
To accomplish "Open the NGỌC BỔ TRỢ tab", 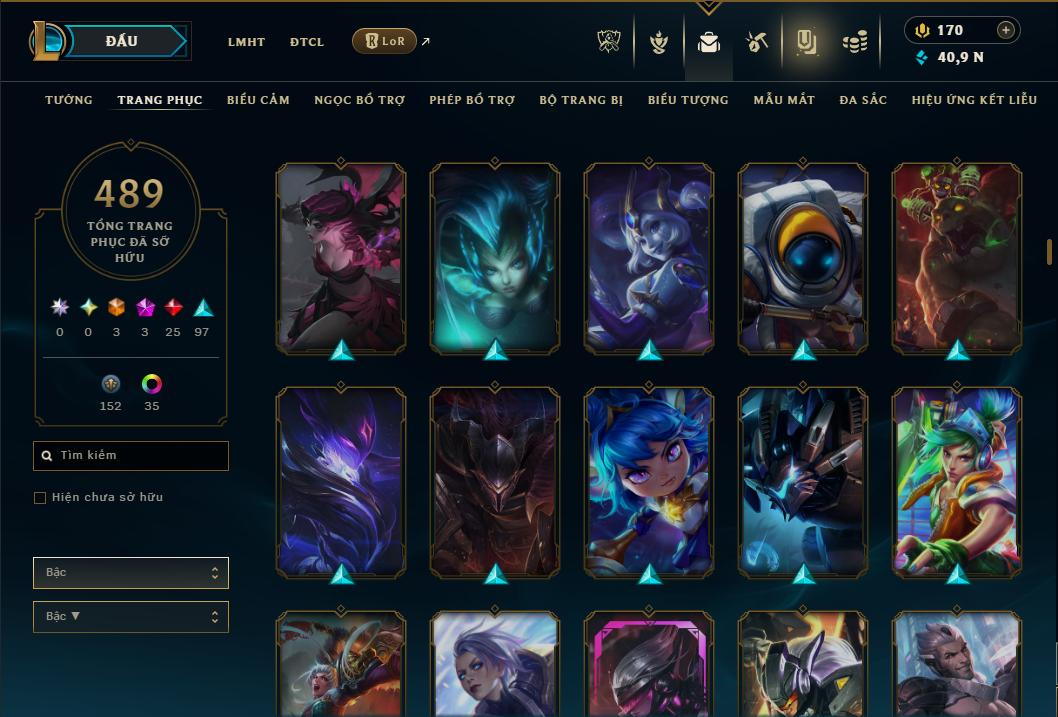I will tap(359, 100).
